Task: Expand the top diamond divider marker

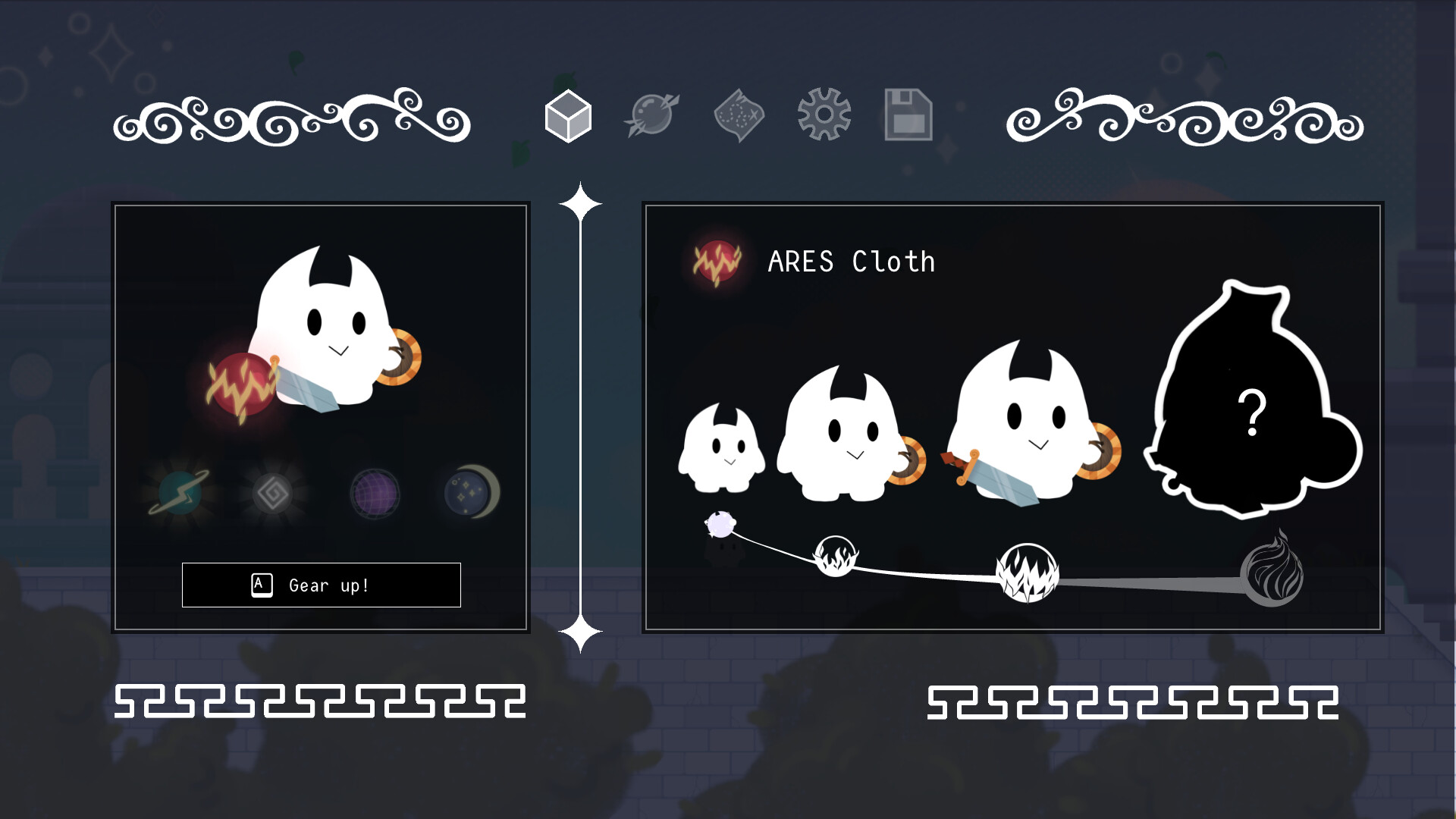Action: [x=581, y=200]
